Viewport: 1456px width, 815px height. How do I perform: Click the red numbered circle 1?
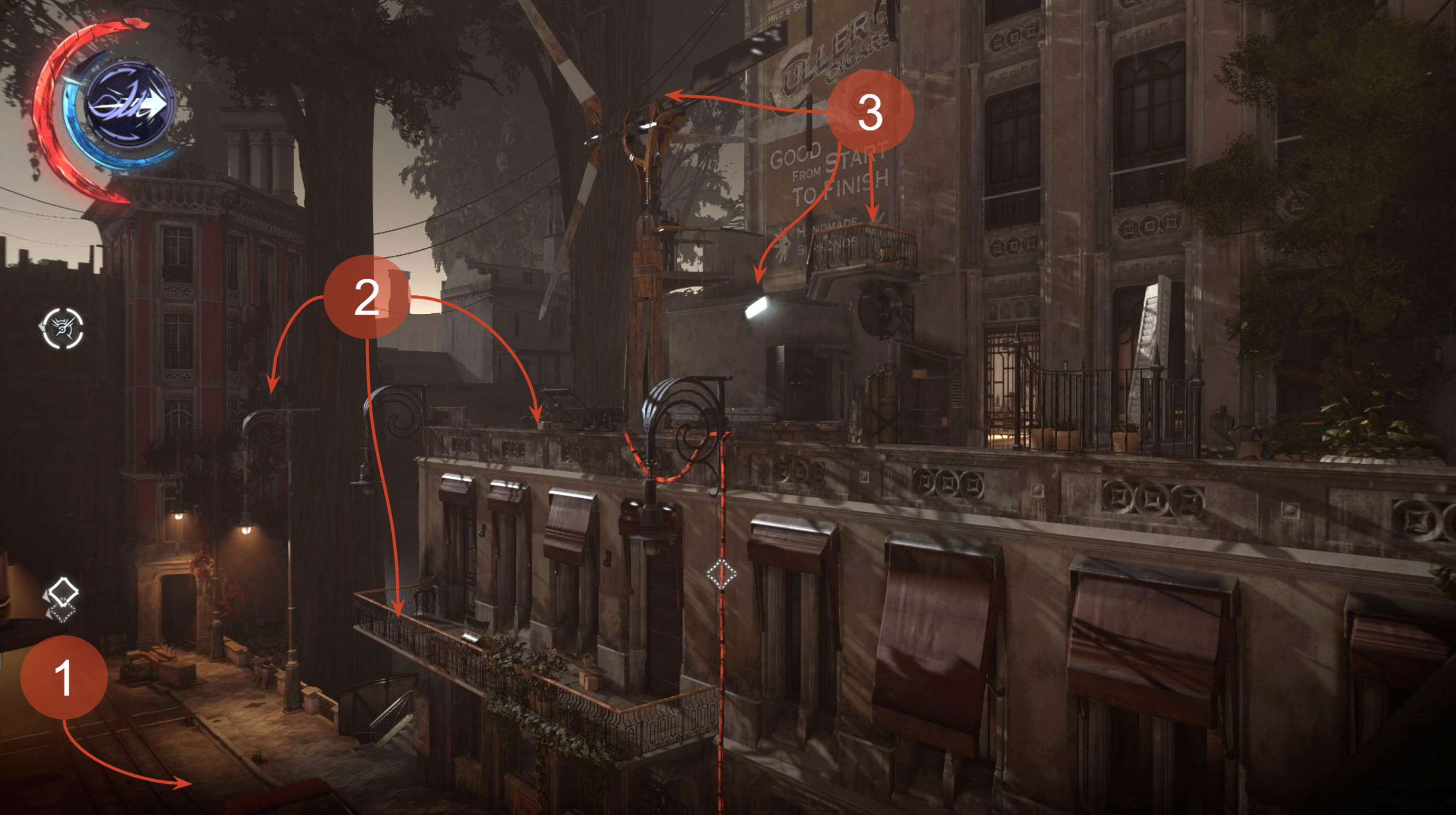(64, 677)
